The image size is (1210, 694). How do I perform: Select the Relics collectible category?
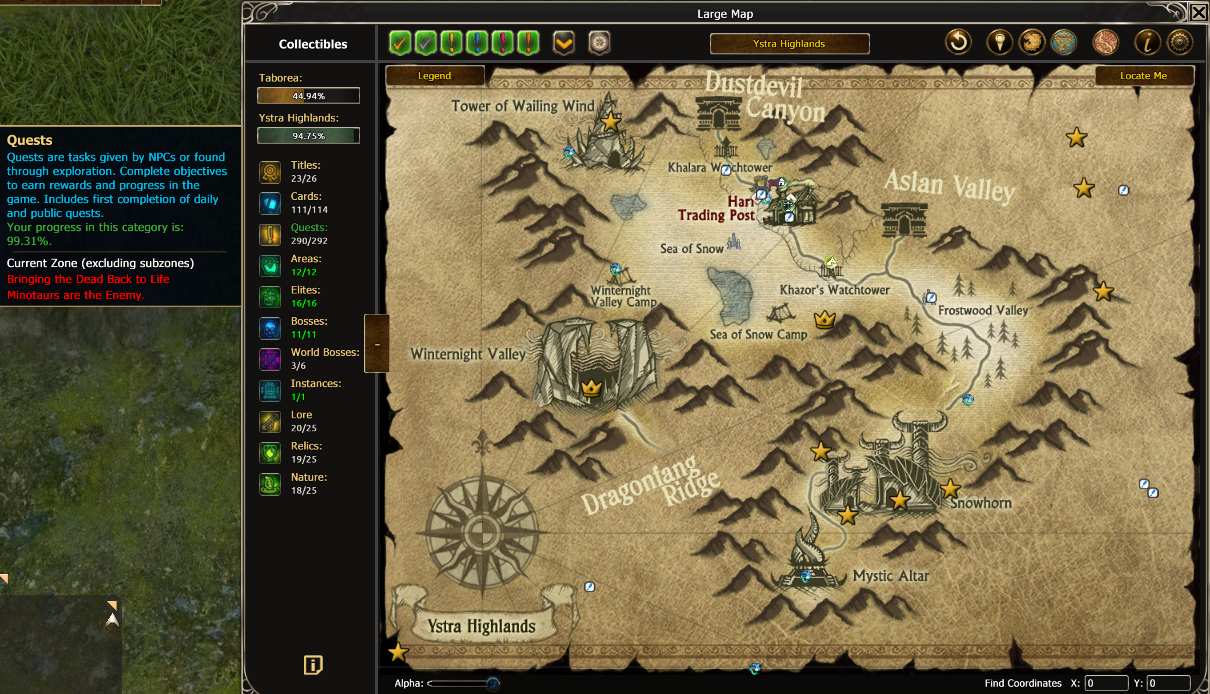270,452
